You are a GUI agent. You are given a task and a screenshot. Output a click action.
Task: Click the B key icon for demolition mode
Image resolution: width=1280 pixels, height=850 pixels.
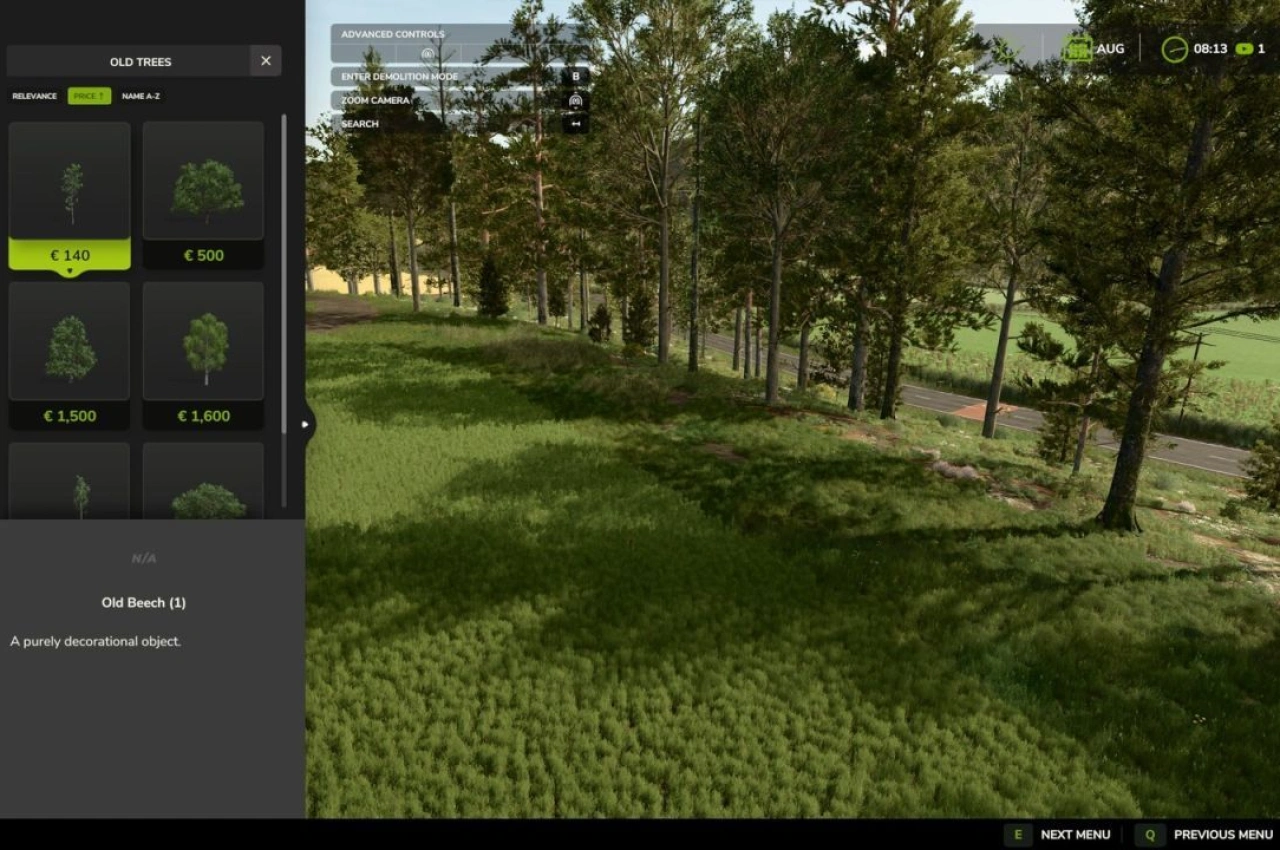(x=575, y=76)
